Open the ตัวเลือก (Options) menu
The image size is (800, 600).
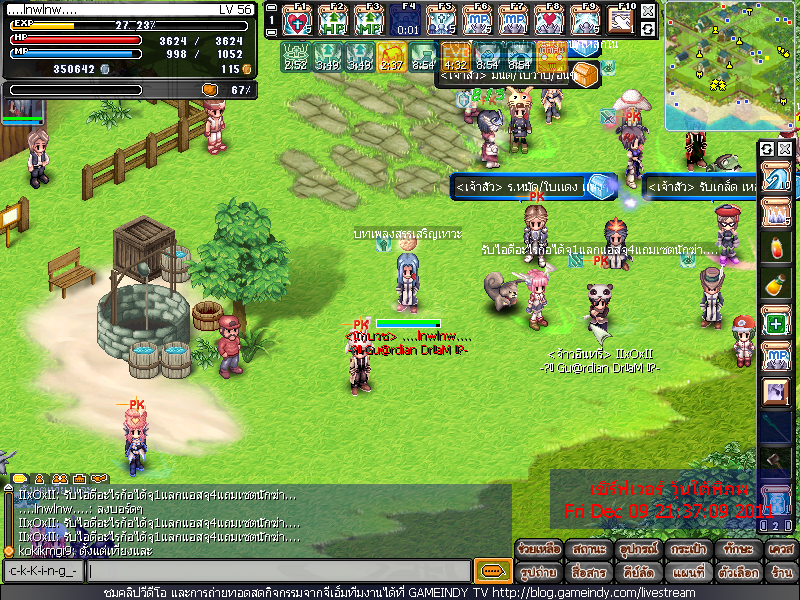[x=739, y=573]
